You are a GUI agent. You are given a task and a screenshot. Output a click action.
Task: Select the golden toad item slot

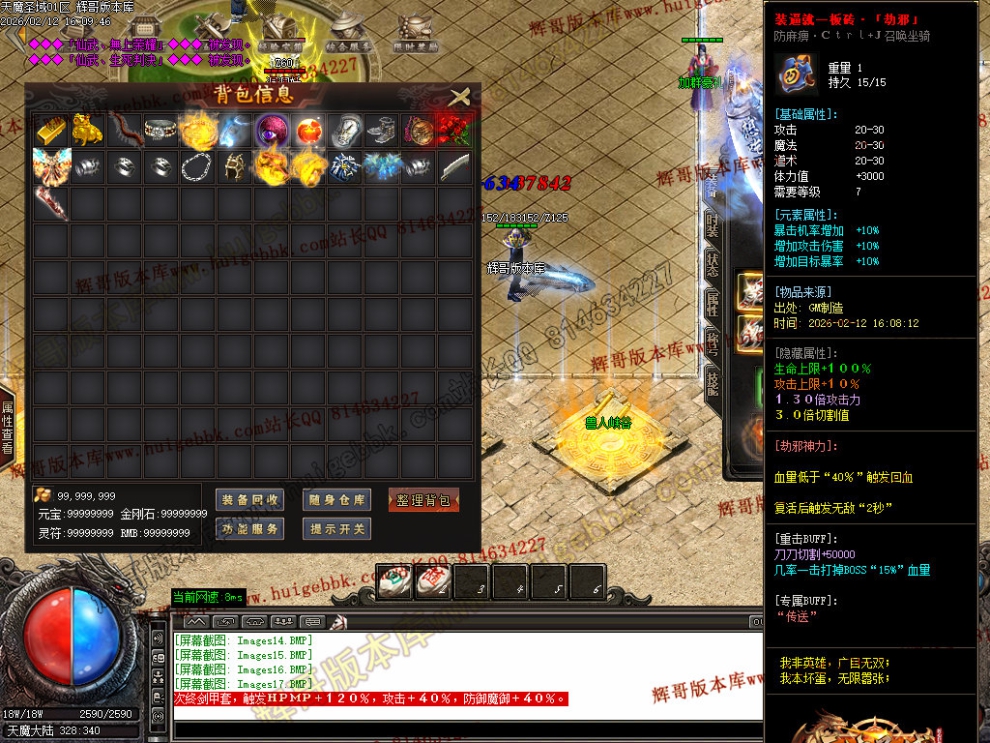[89, 131]
